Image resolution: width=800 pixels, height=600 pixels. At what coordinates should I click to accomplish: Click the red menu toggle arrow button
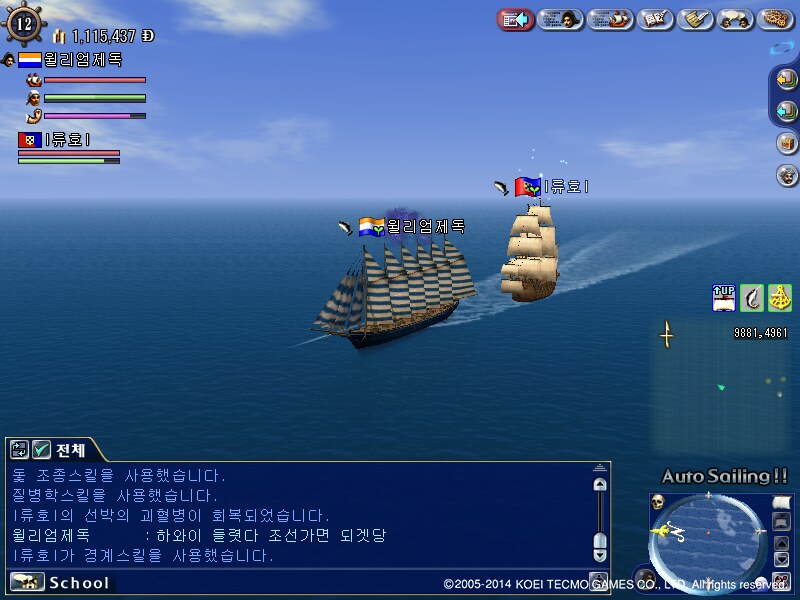pyautogui.click(x=515, y=19)
